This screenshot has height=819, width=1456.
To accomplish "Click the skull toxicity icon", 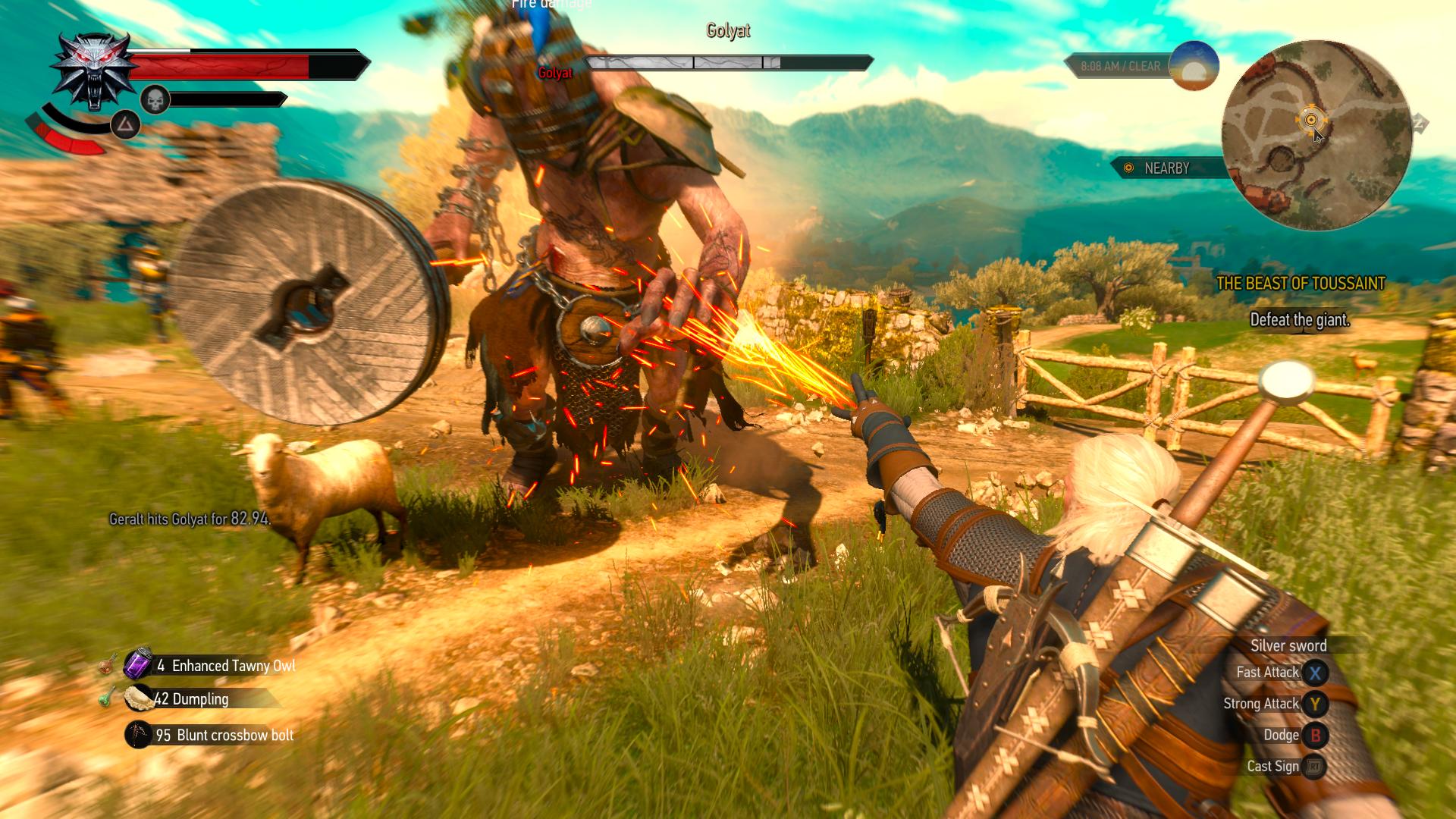I will click(155, 99).
